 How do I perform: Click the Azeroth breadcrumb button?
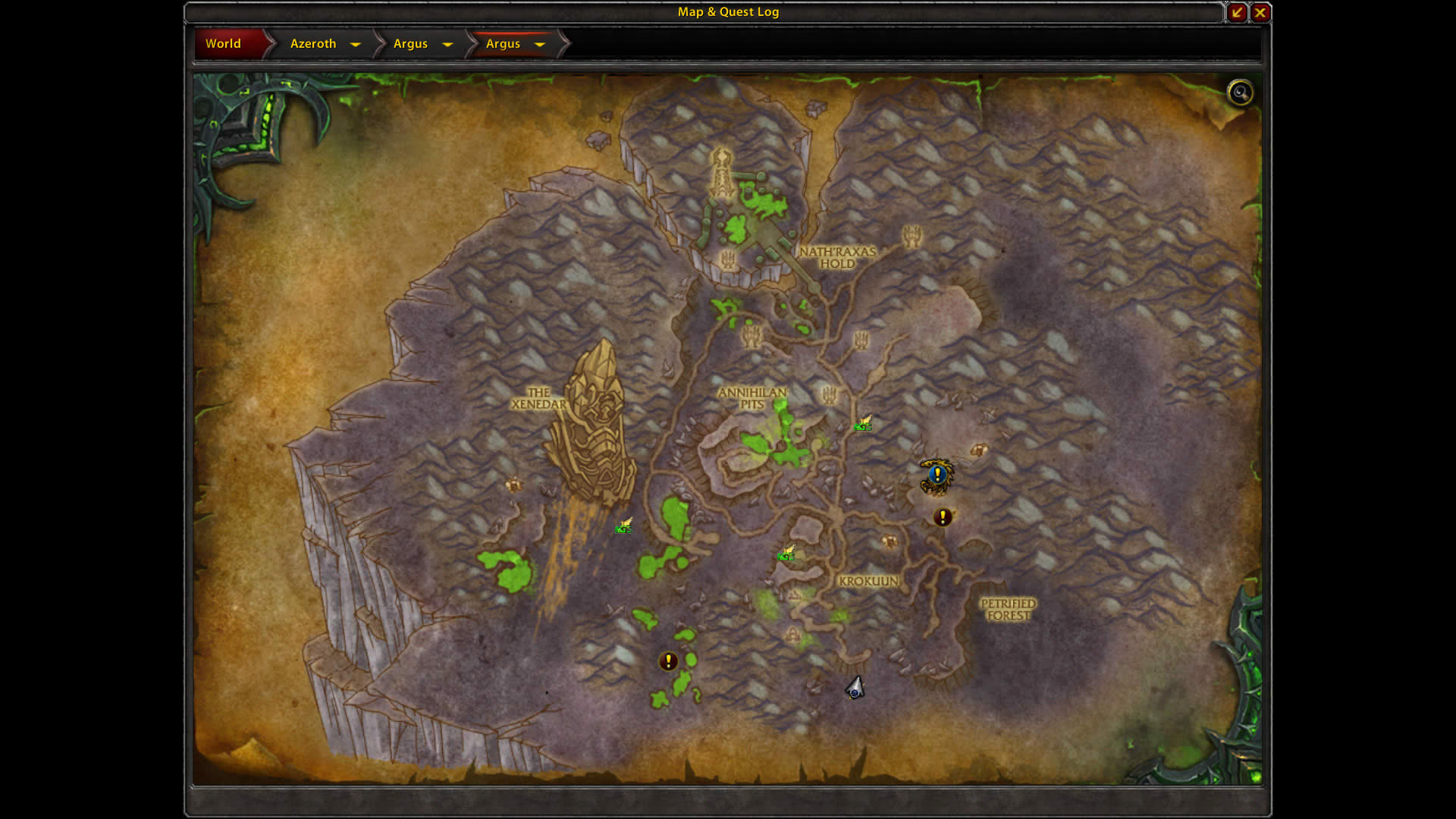pos(312,43)
